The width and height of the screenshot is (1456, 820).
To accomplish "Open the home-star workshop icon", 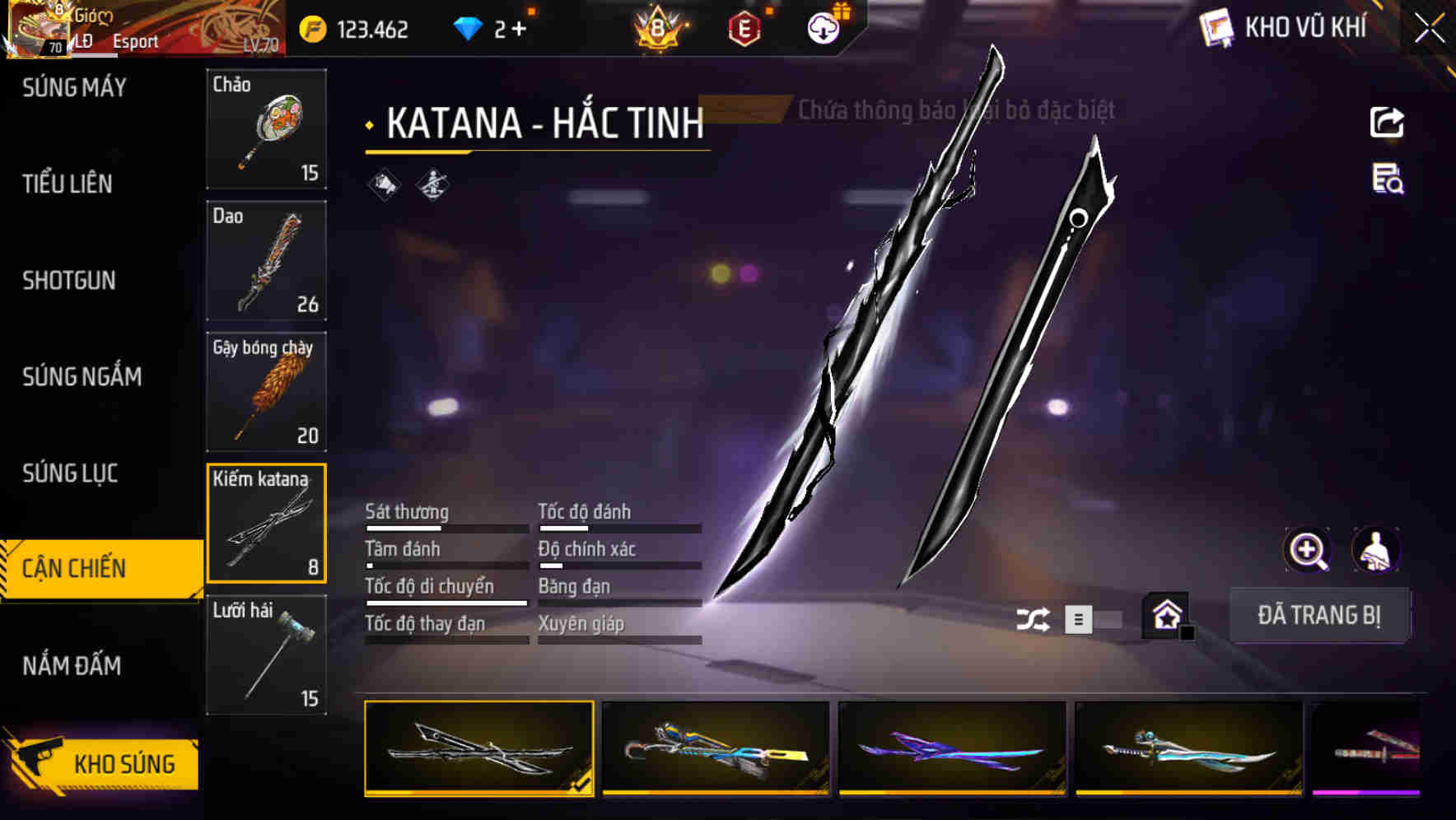I will [1166, 616].
